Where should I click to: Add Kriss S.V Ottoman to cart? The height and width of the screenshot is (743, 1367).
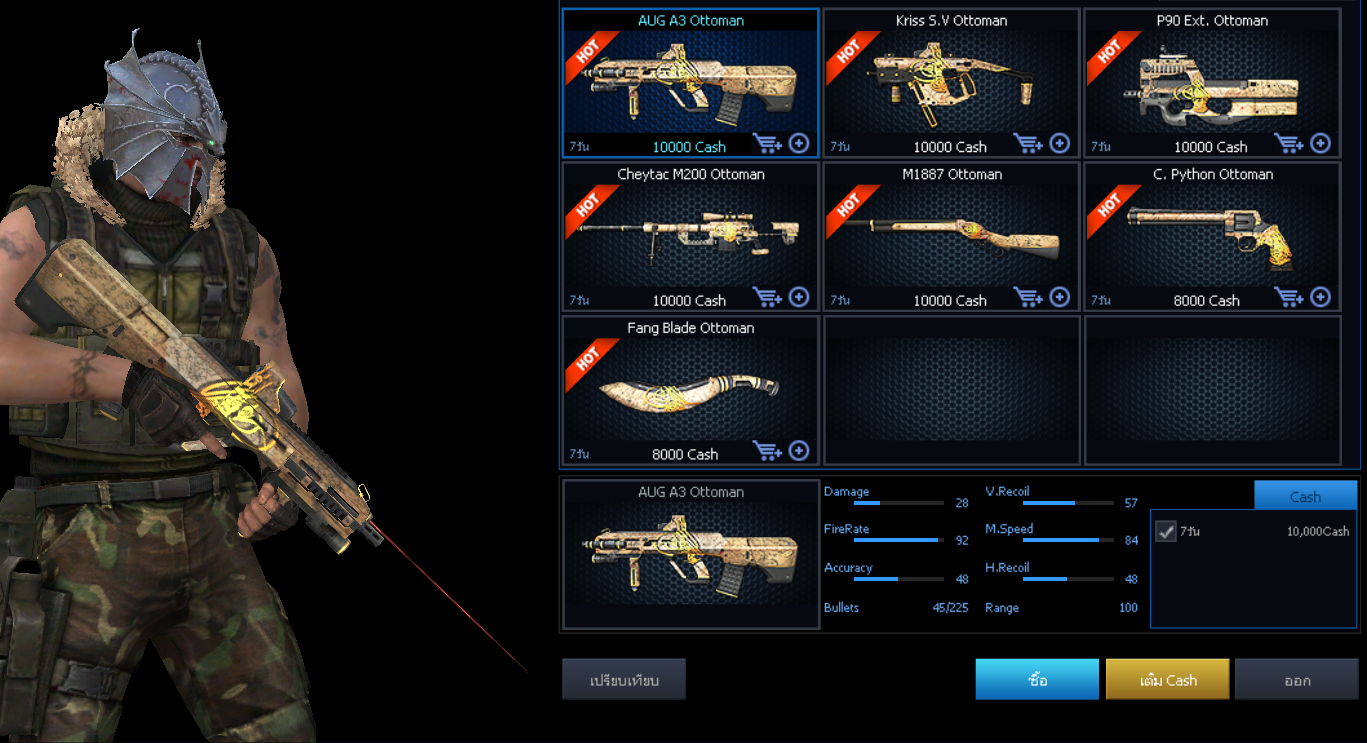(1028, 144)
